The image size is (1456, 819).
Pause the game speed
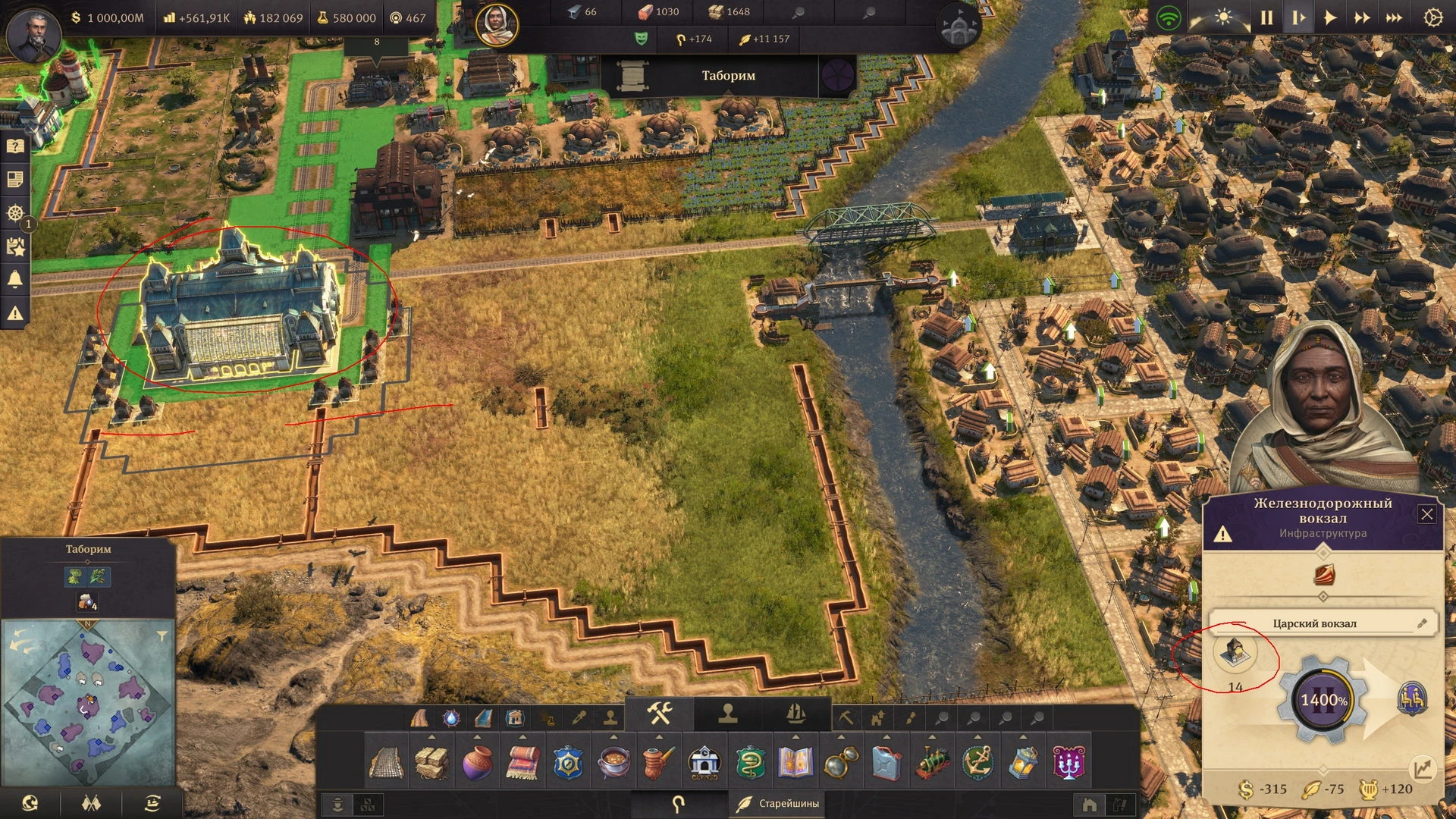tap(1266, 18)
